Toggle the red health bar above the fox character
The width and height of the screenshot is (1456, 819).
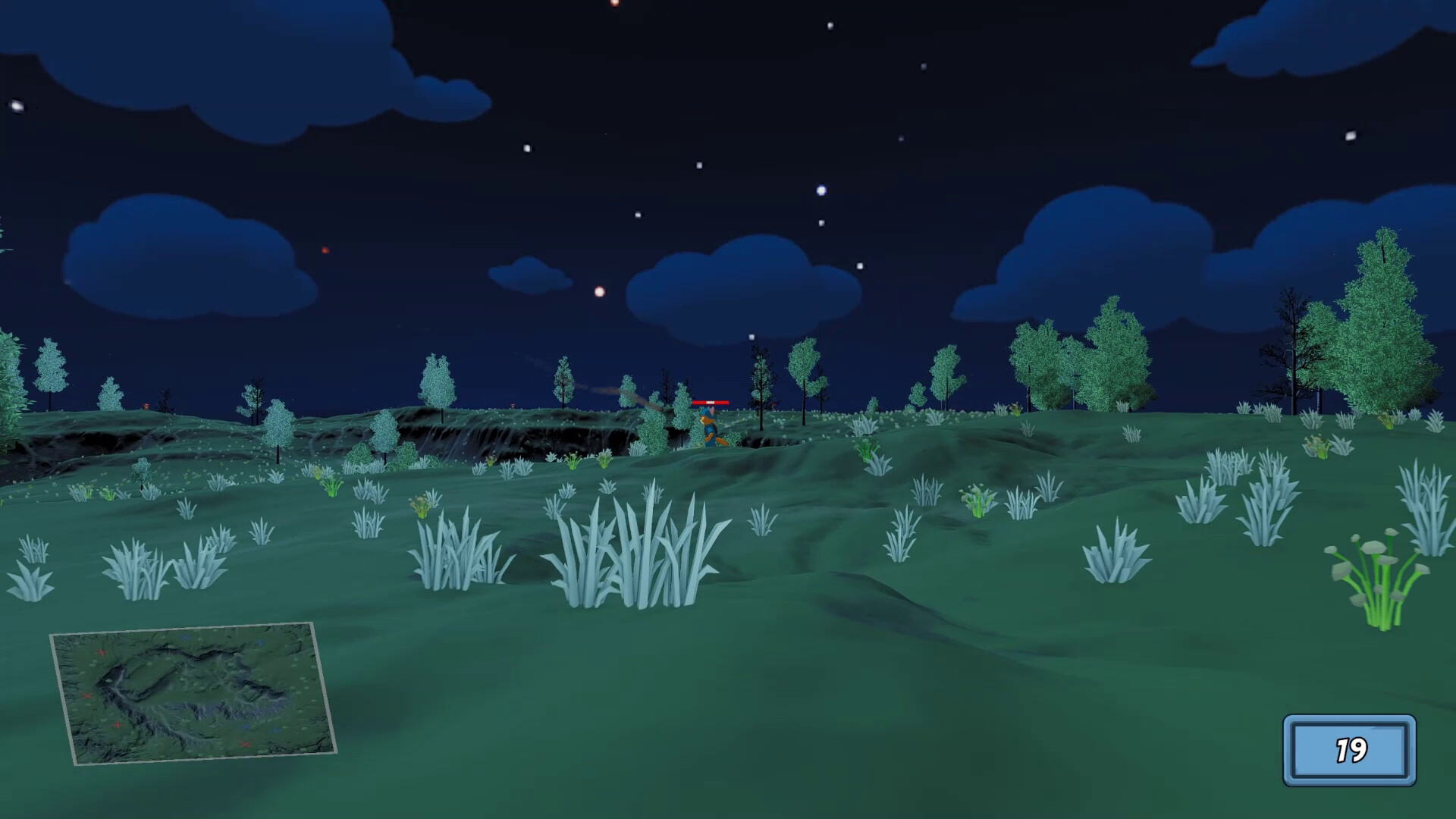click(x=711, y=403)
